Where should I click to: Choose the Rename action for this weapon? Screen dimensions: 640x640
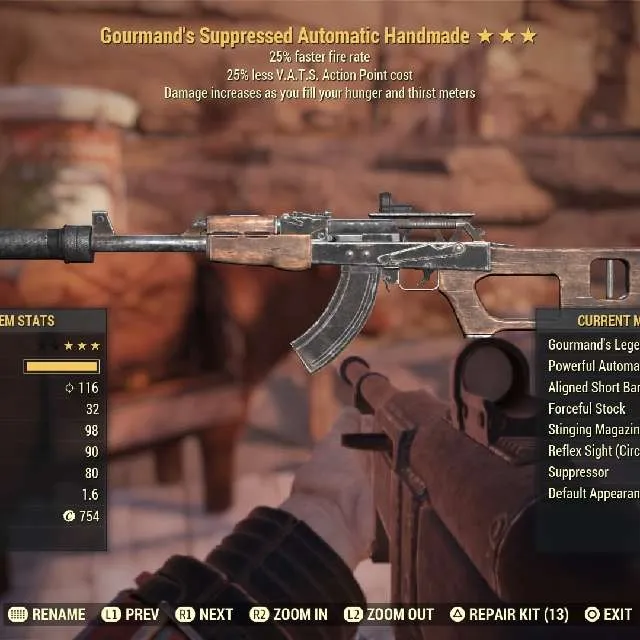49,614
